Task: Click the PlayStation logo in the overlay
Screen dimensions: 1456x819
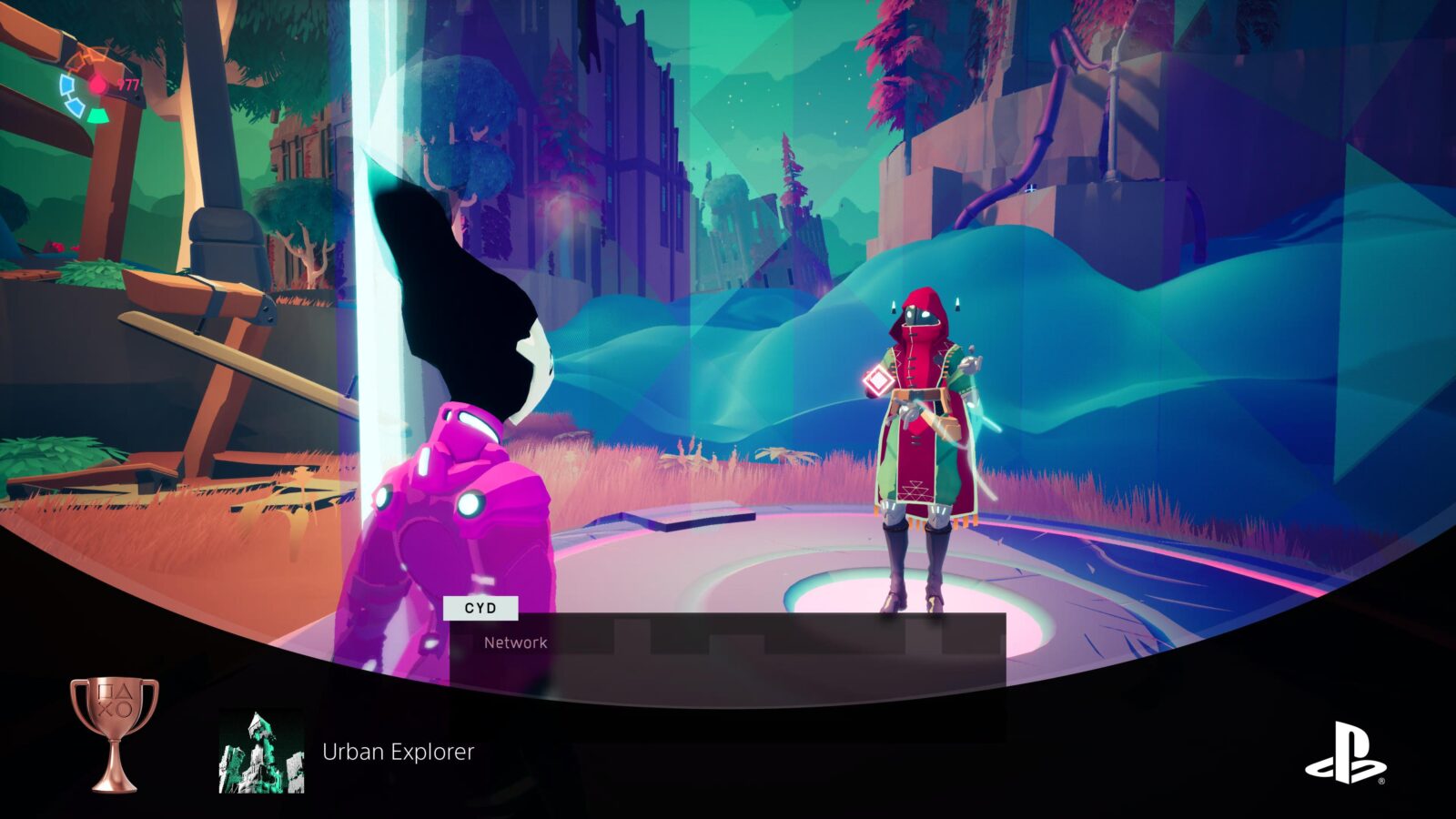Action: pos(1345,753)
